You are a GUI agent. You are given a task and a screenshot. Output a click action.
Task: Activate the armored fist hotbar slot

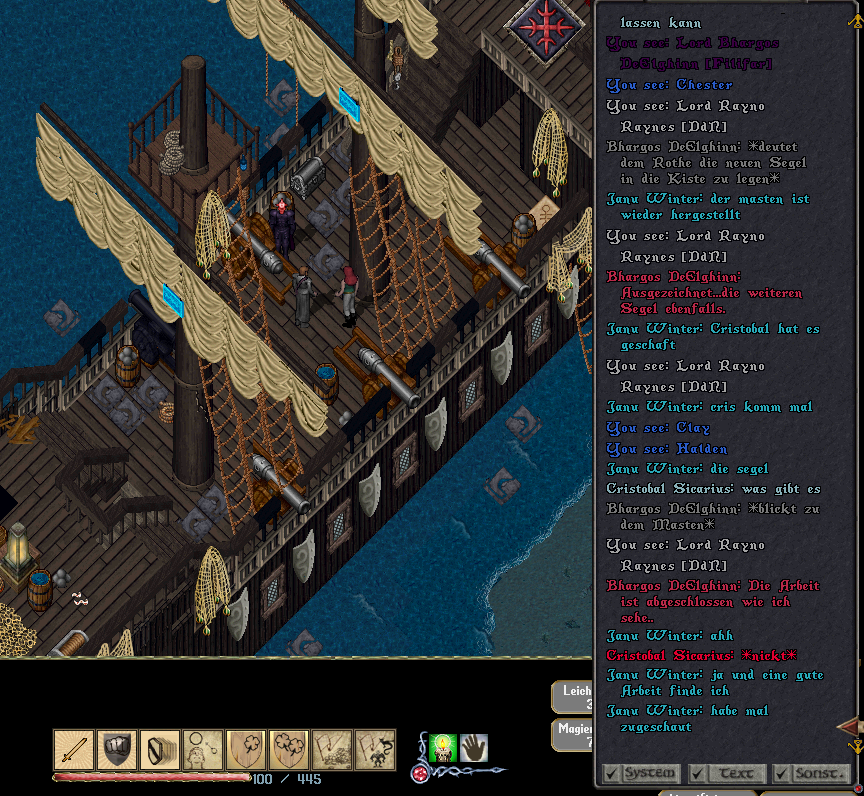[117, 750]
